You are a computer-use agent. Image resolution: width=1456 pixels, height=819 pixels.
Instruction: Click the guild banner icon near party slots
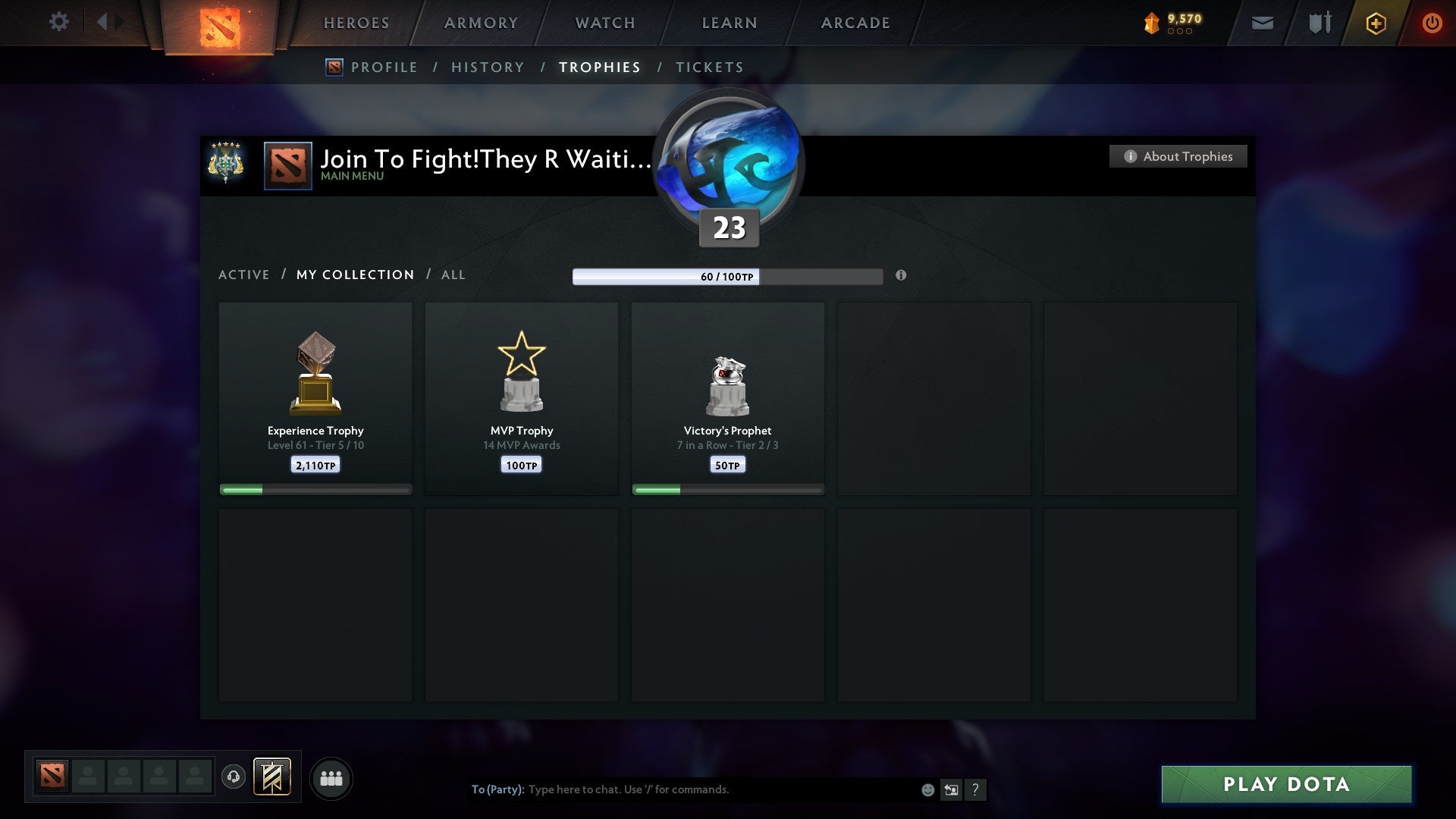pyautogui.click(x=271, y=777)
